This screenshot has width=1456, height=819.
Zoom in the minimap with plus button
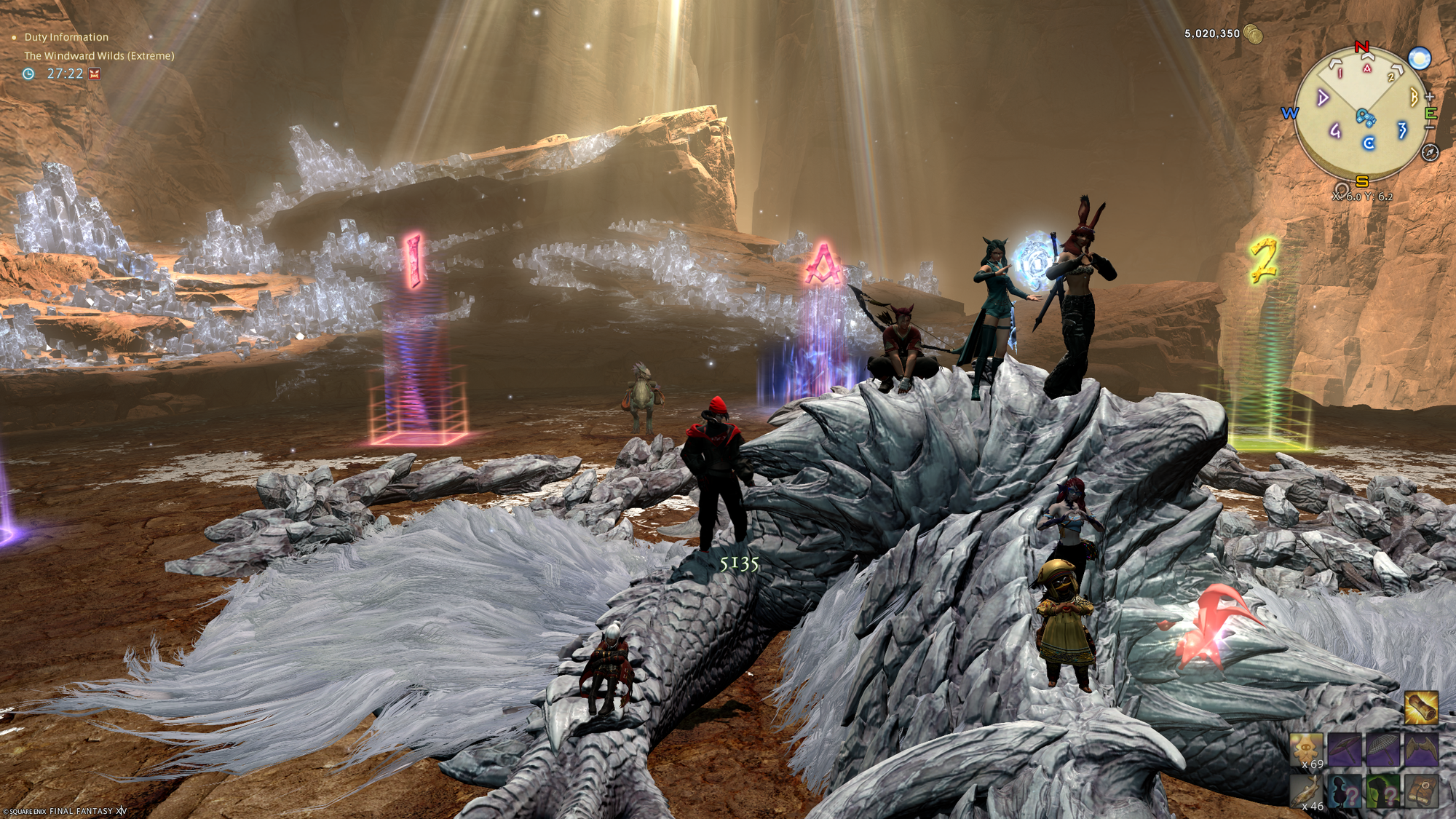[1430, 97]
